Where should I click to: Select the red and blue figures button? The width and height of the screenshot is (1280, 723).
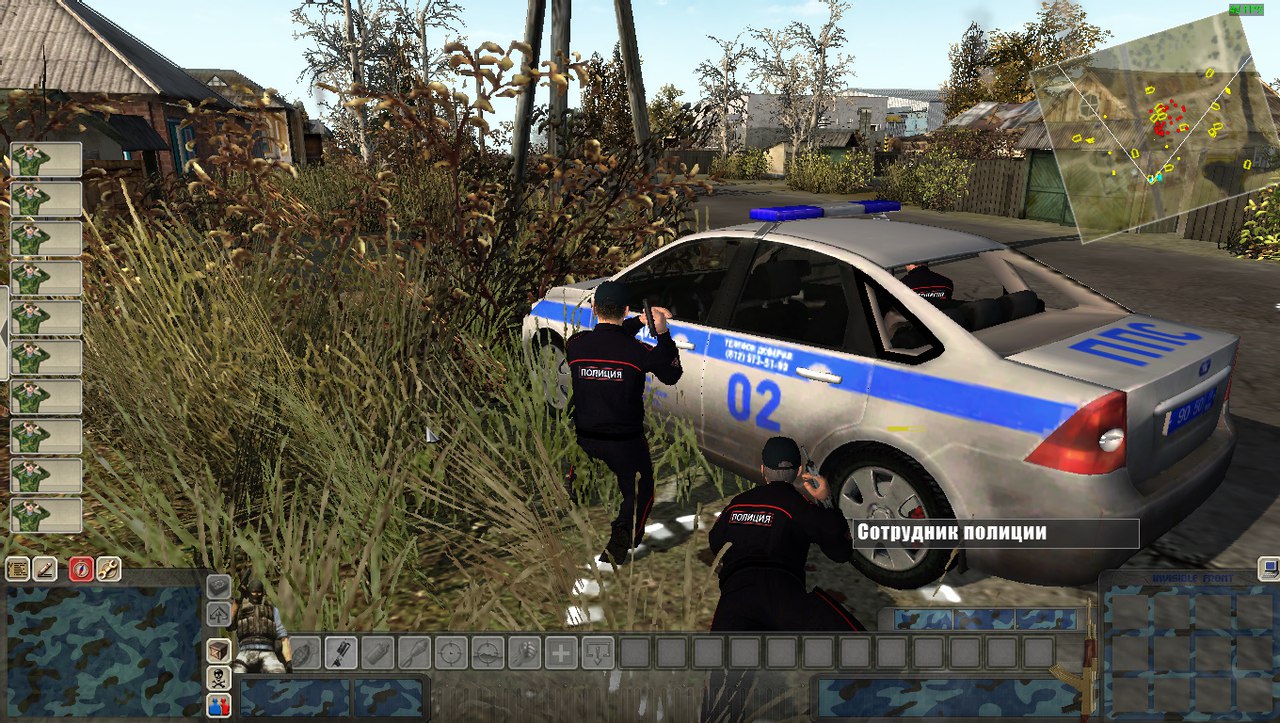(218, 705)
